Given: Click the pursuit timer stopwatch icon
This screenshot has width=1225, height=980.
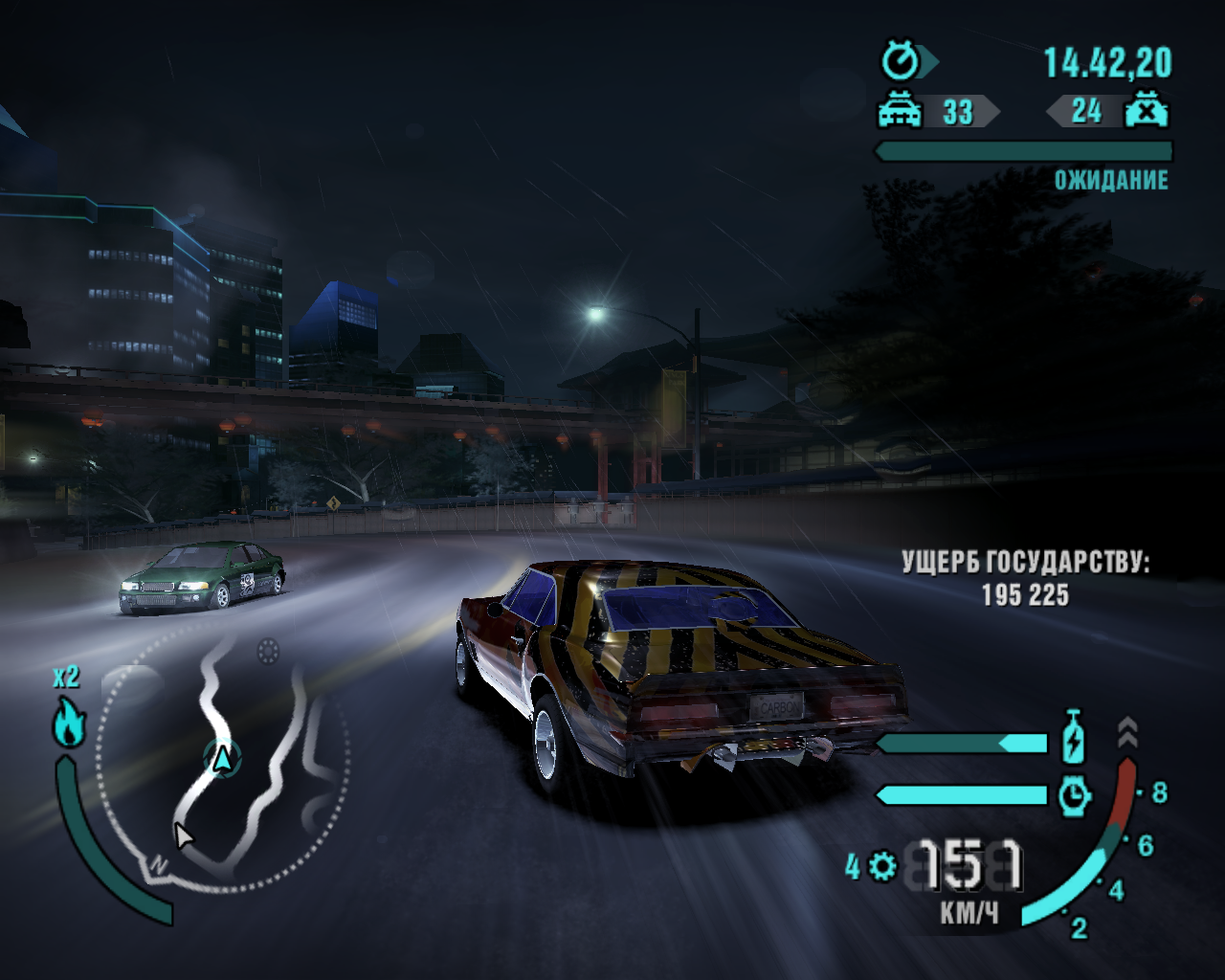Looking at the screenshot, I should [901, 62].
